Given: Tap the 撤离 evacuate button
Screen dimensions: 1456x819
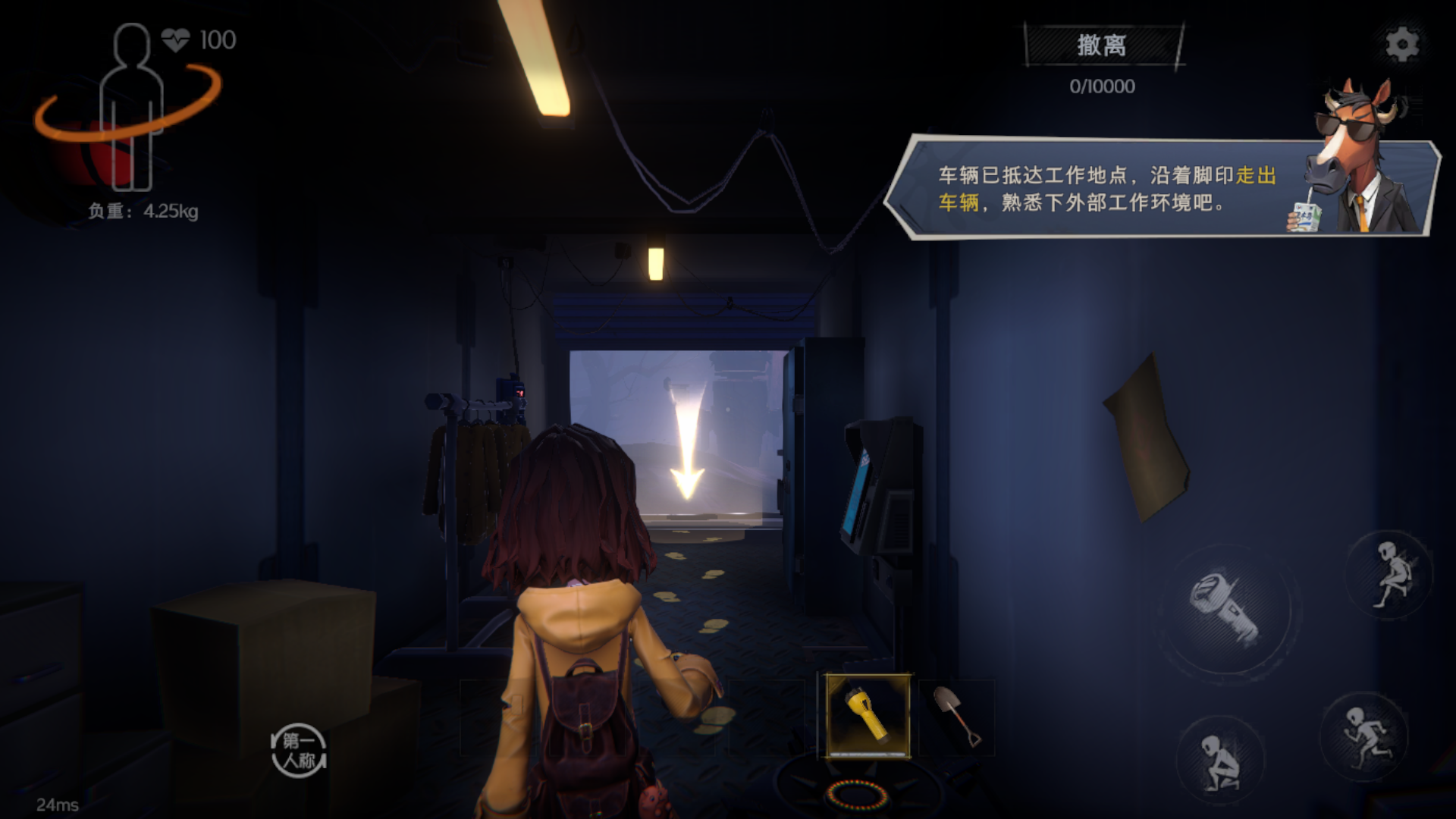Looking at the screenshot, I should click(x=1102, y=45).
